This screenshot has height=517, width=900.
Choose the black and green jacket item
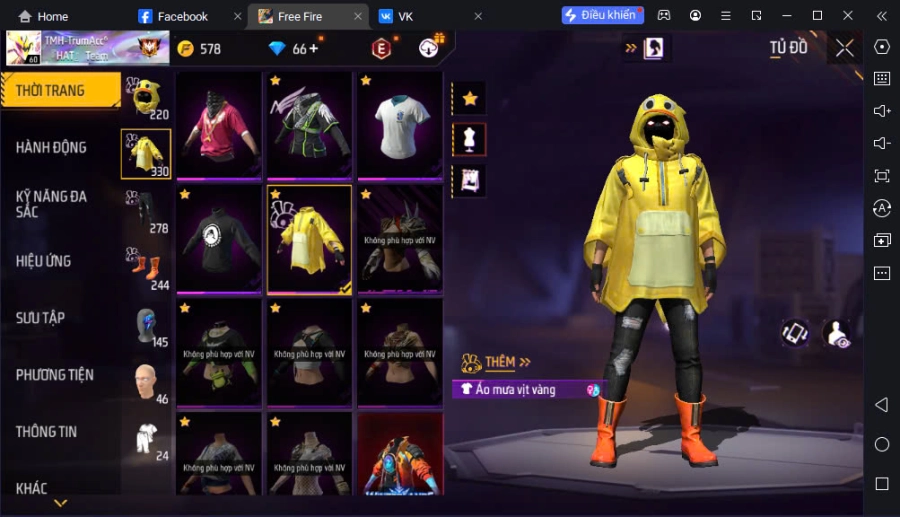(309, 125)
